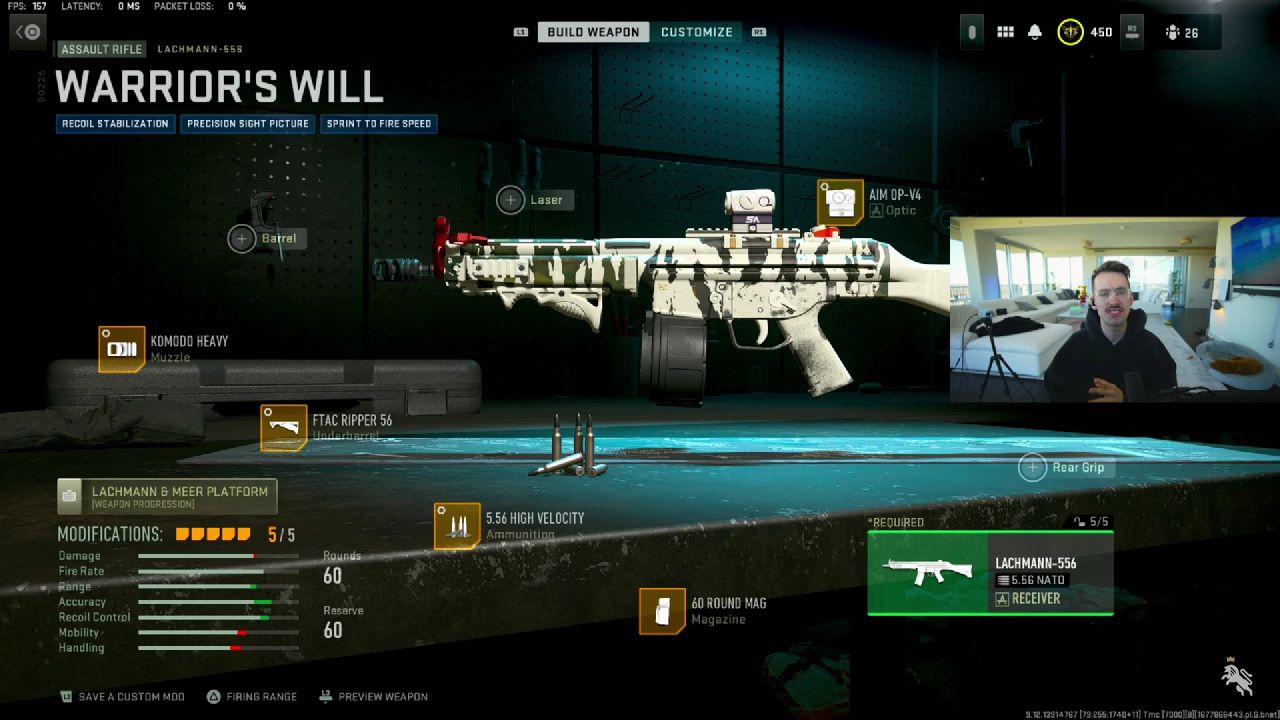Click the apps grid icon near top right
This screenshot has height=720, width=1280.
pyautogui.click(x=1005, y=31)
